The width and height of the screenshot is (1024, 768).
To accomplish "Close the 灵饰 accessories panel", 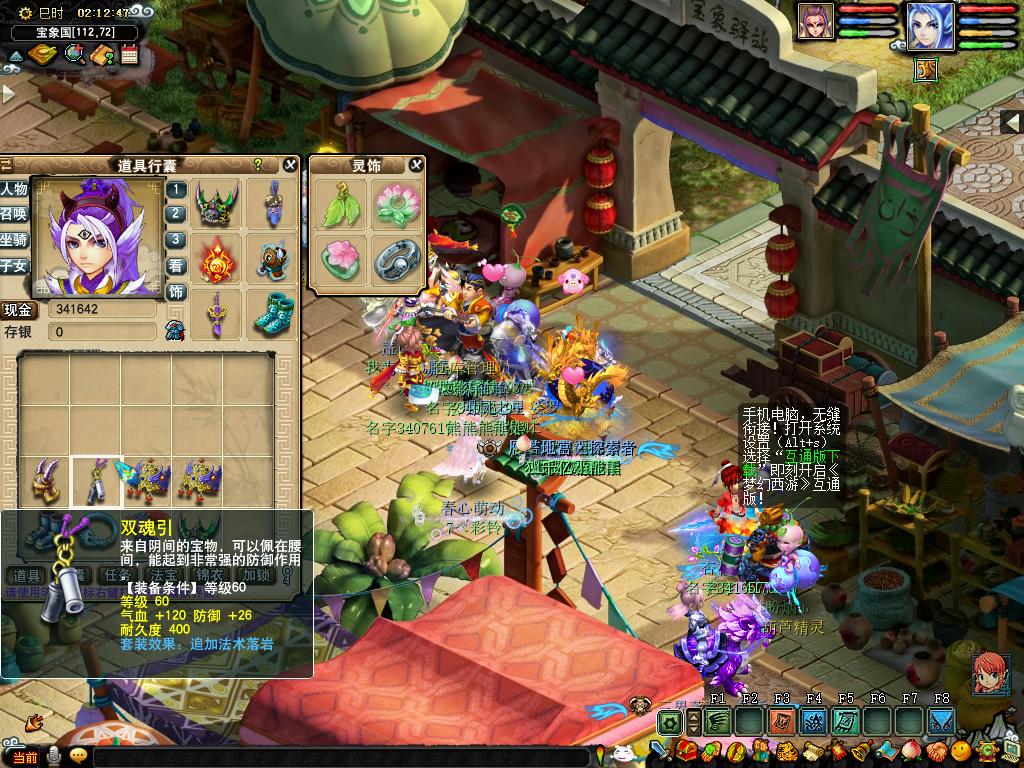I will click(416, 165).
